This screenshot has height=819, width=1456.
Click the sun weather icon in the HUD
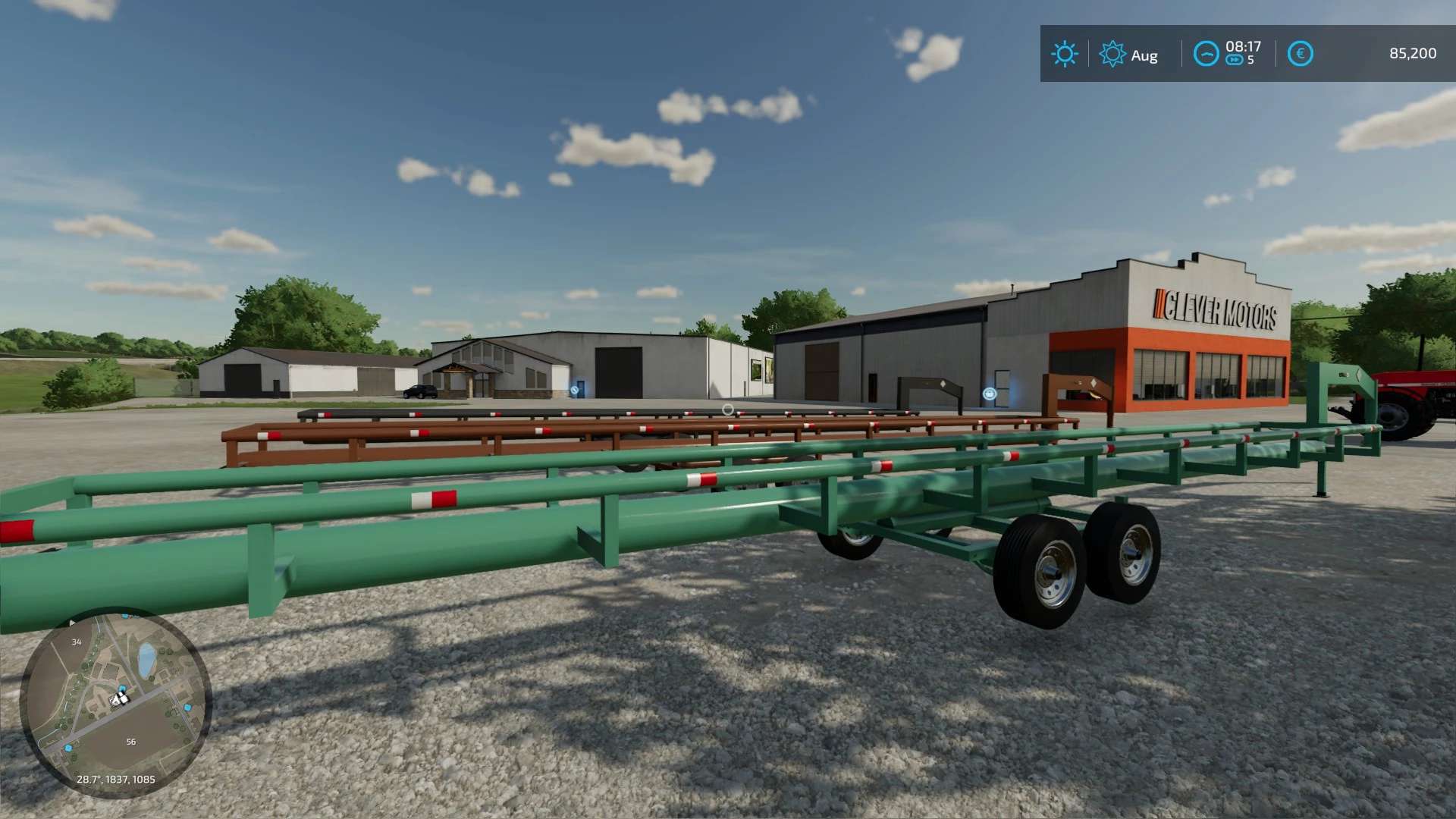(1065, 54)
